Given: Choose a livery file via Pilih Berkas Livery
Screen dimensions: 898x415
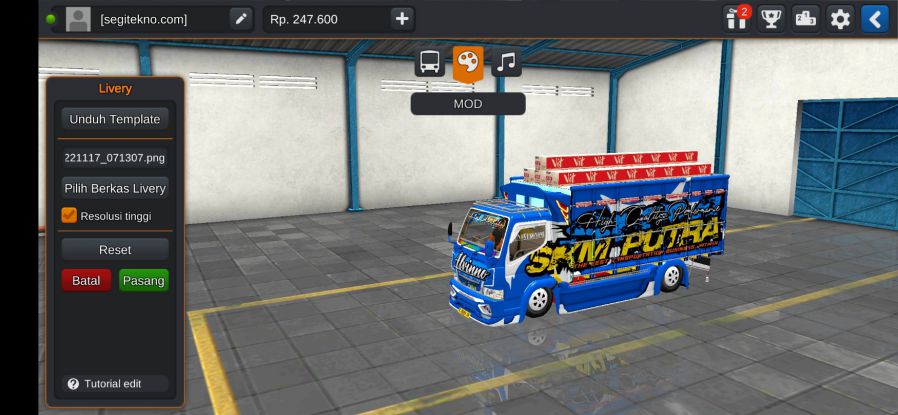Looking at the screenshot, I should pos(114,188).
